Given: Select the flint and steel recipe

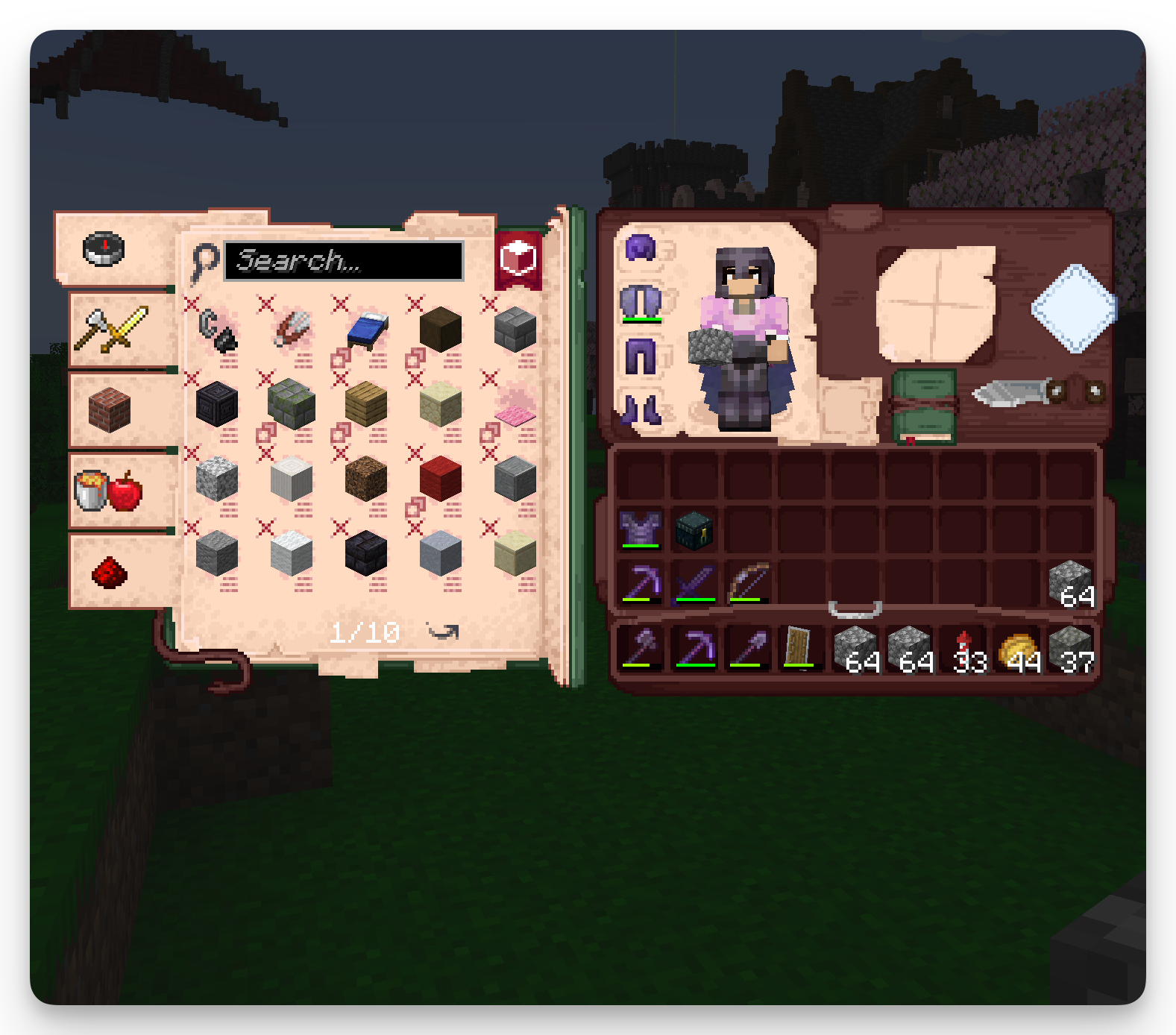Looking at the screenshot, I should [217, 329].
